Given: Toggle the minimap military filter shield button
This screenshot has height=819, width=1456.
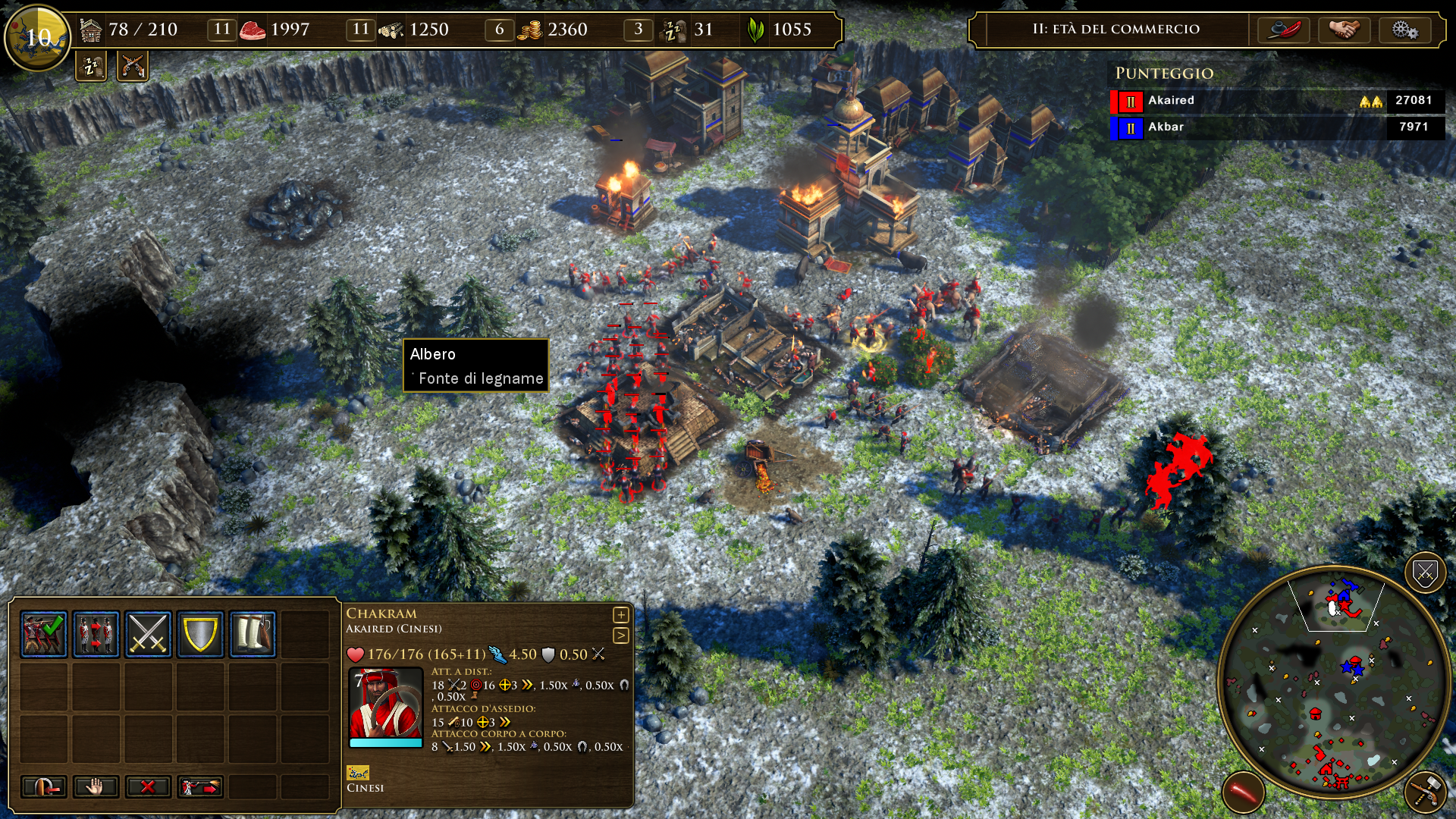Looking at the screenshot, I should point(1424,574).
